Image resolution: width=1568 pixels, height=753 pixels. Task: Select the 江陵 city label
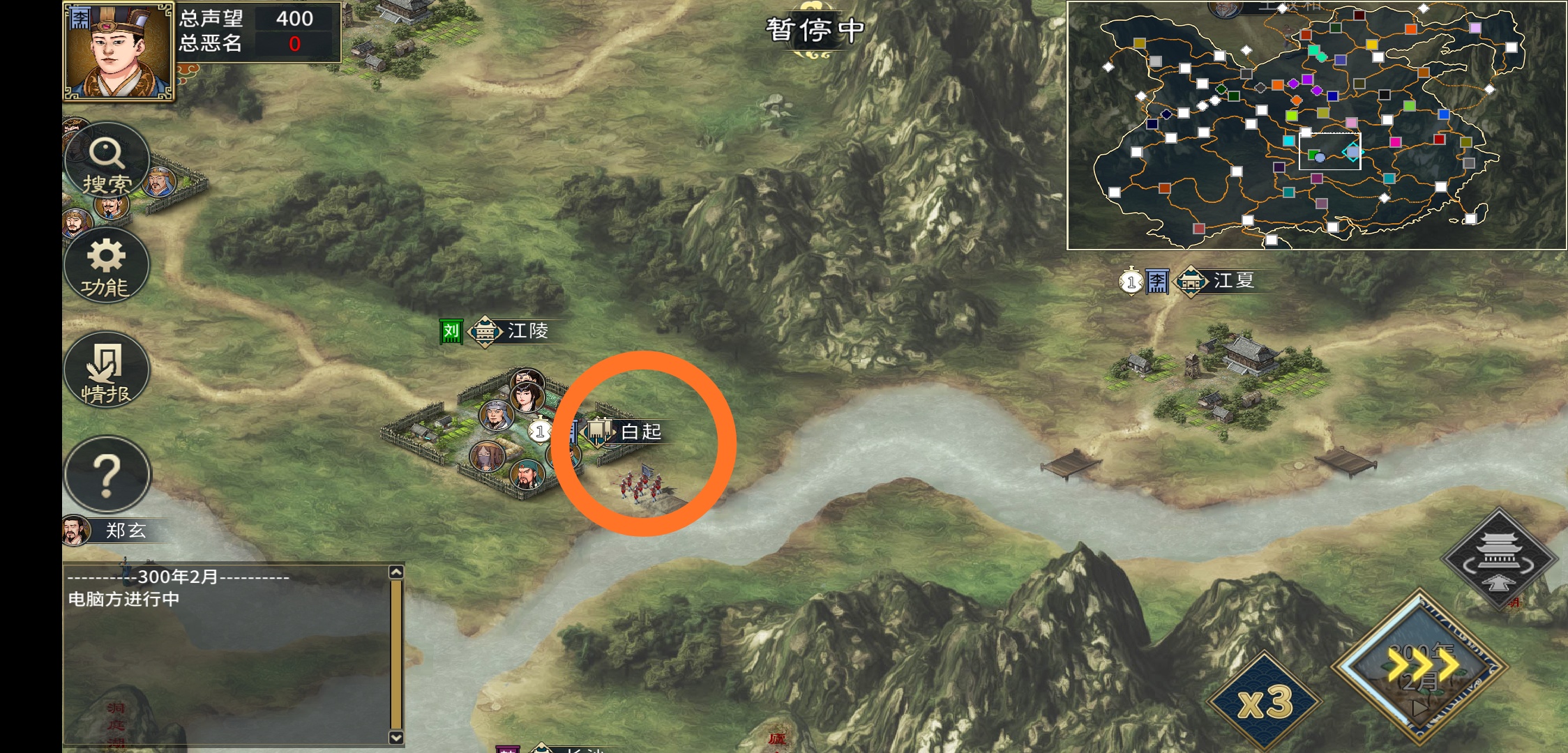(x=527, y=331)
